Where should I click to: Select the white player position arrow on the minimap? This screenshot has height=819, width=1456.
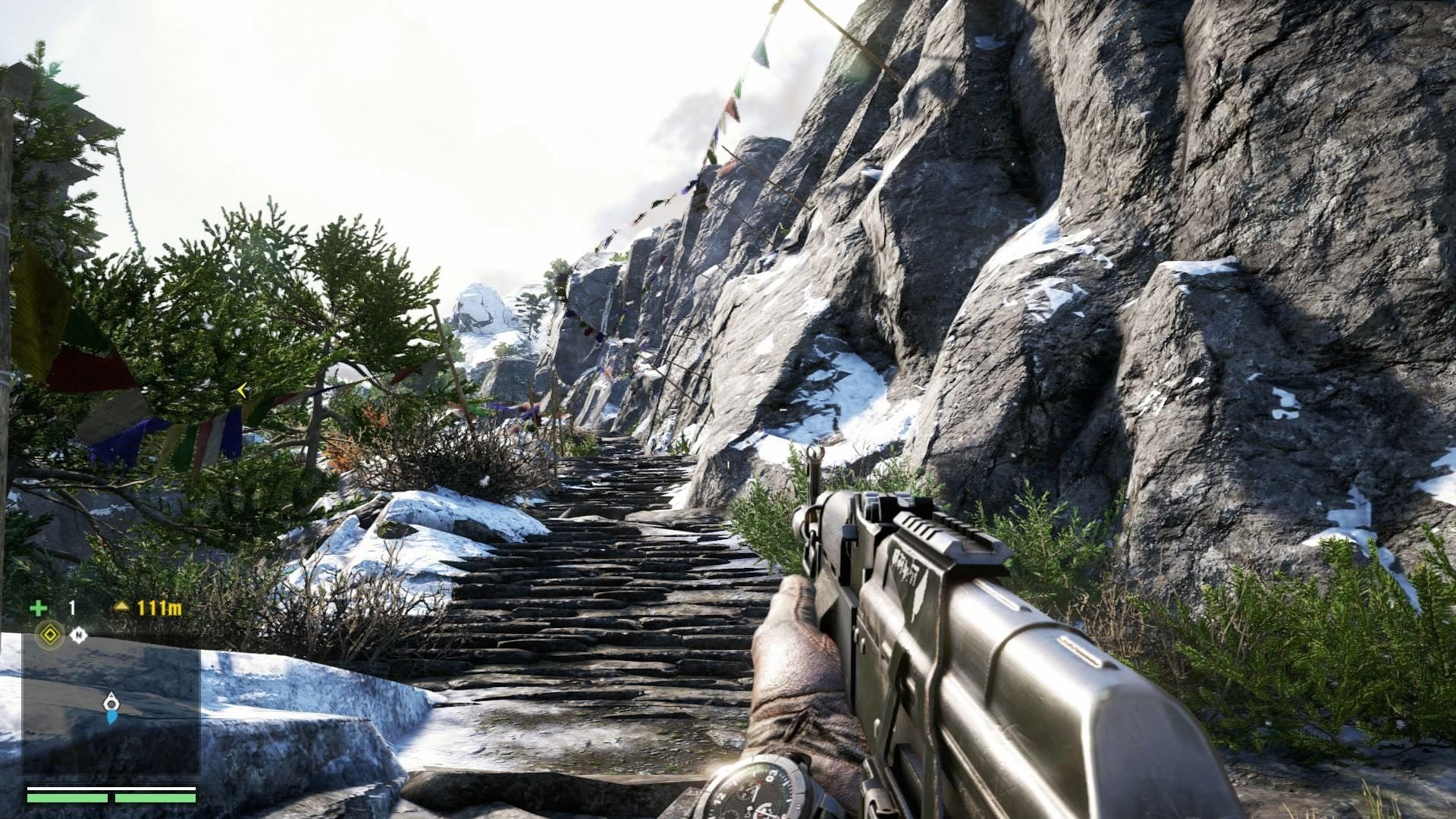111,703
